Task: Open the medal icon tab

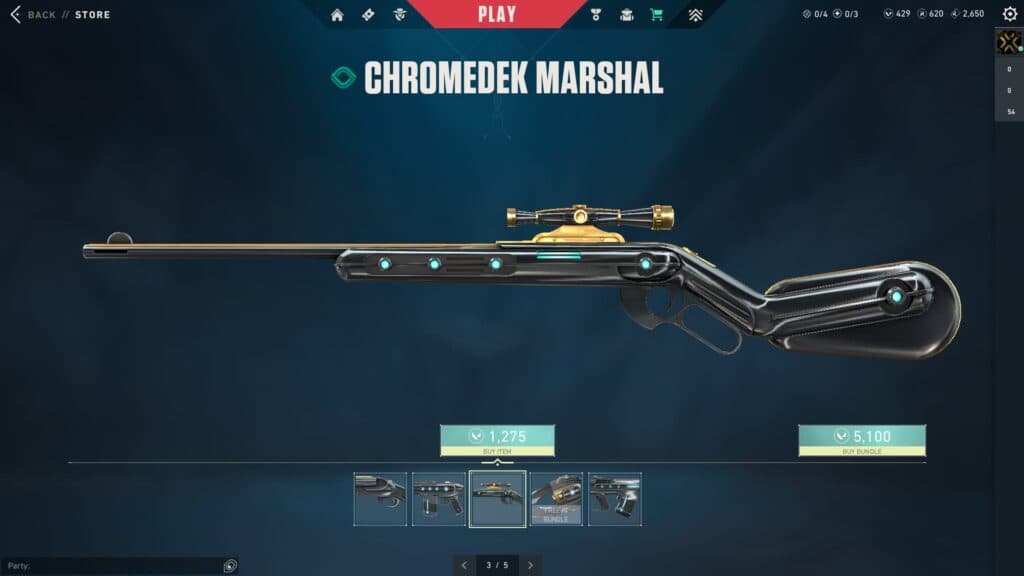Action: coord(594,15)
